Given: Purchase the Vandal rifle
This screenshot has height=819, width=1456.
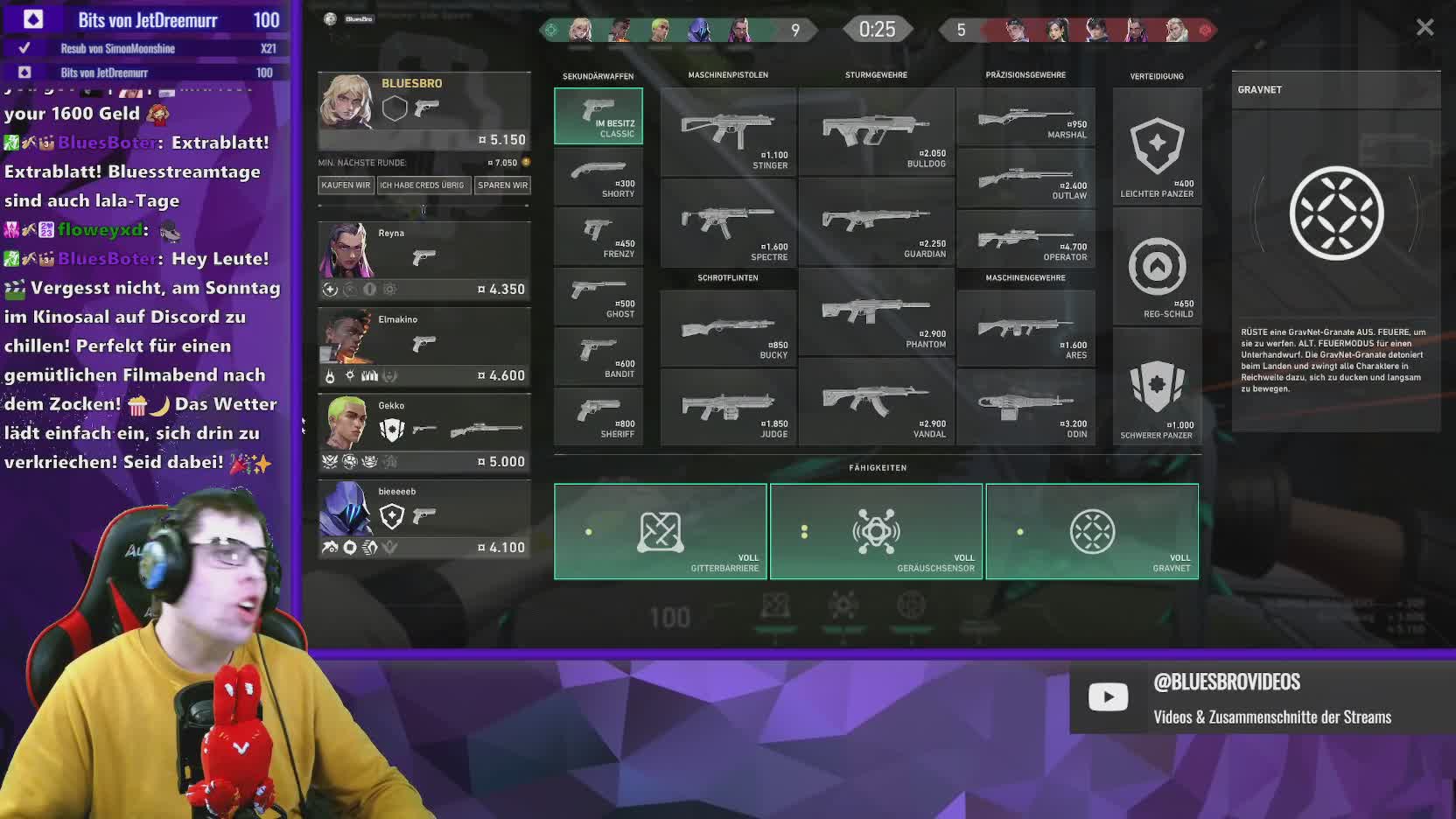Looking at the screenshot, I should (x=876, y=406).
